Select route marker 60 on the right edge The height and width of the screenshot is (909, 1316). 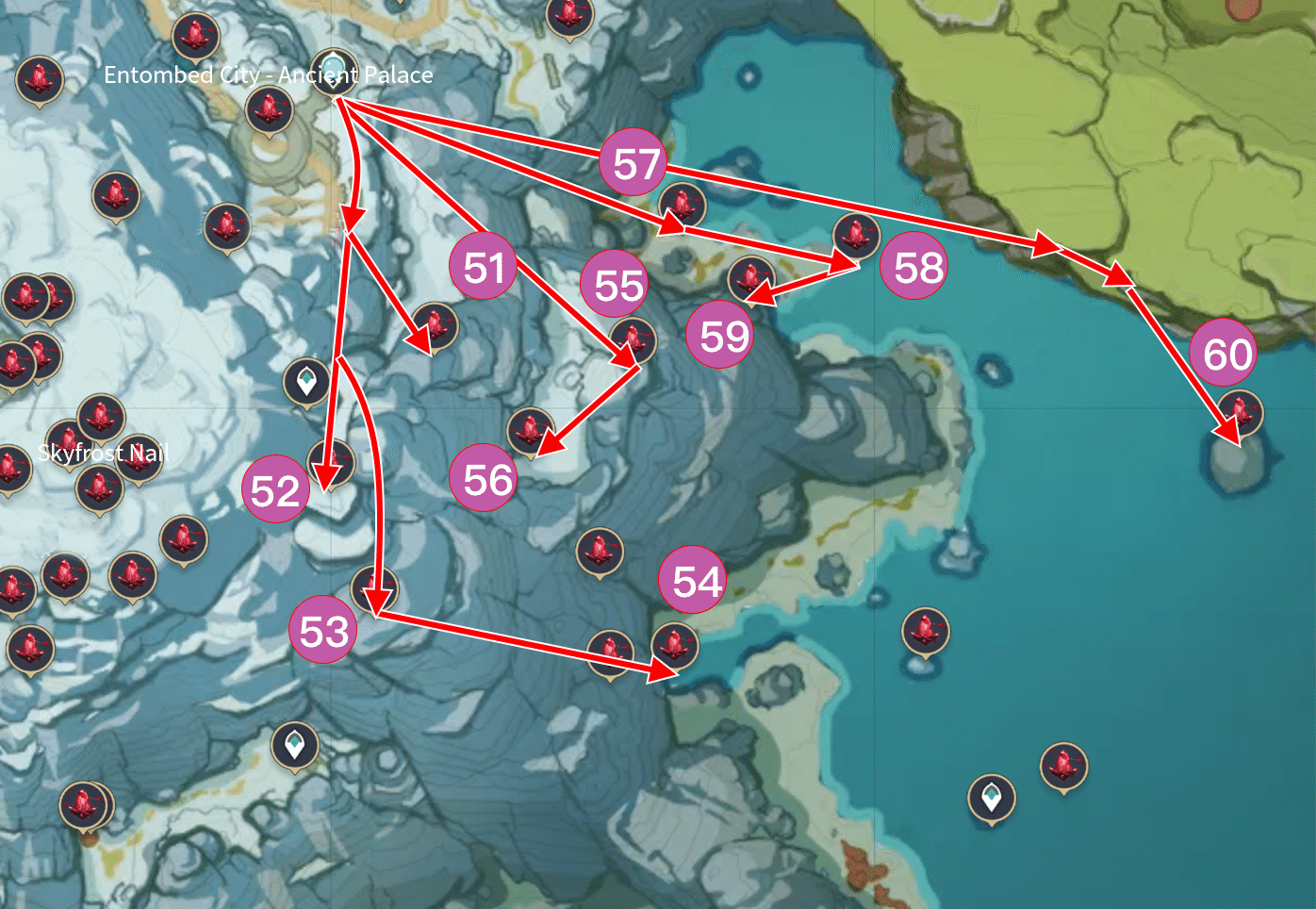pos(1224,354)
